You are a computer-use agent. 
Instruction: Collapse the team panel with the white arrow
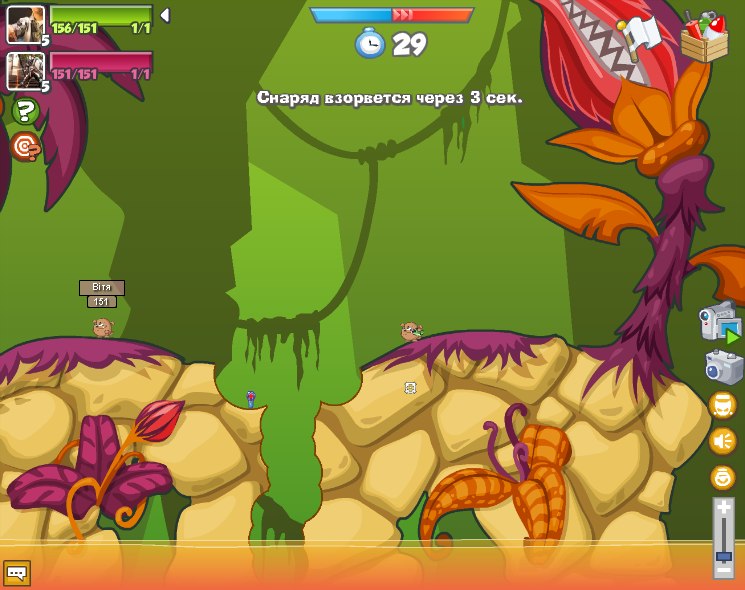coord(165,15)
